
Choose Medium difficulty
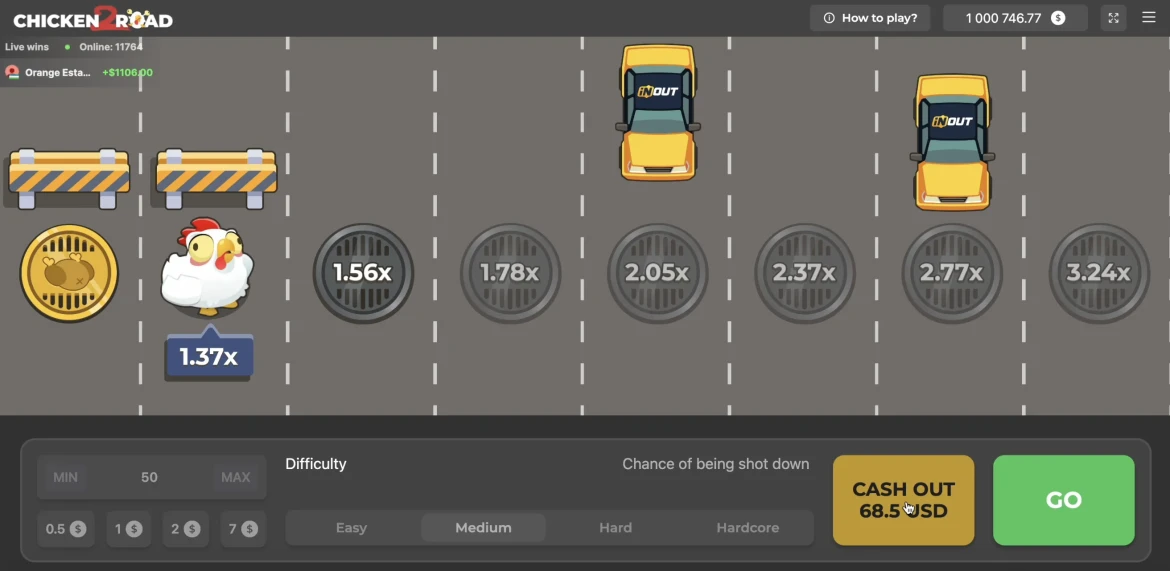(483, 528)
